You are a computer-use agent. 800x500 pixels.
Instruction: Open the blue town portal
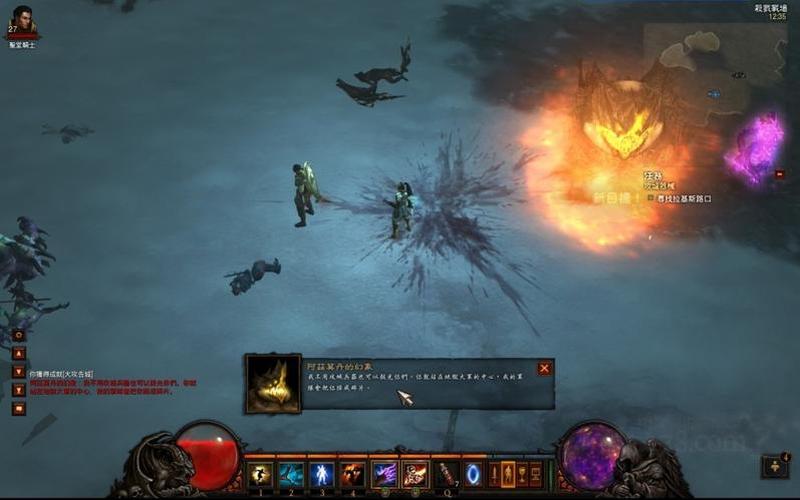pyautogui.click(x=473, y=474)
